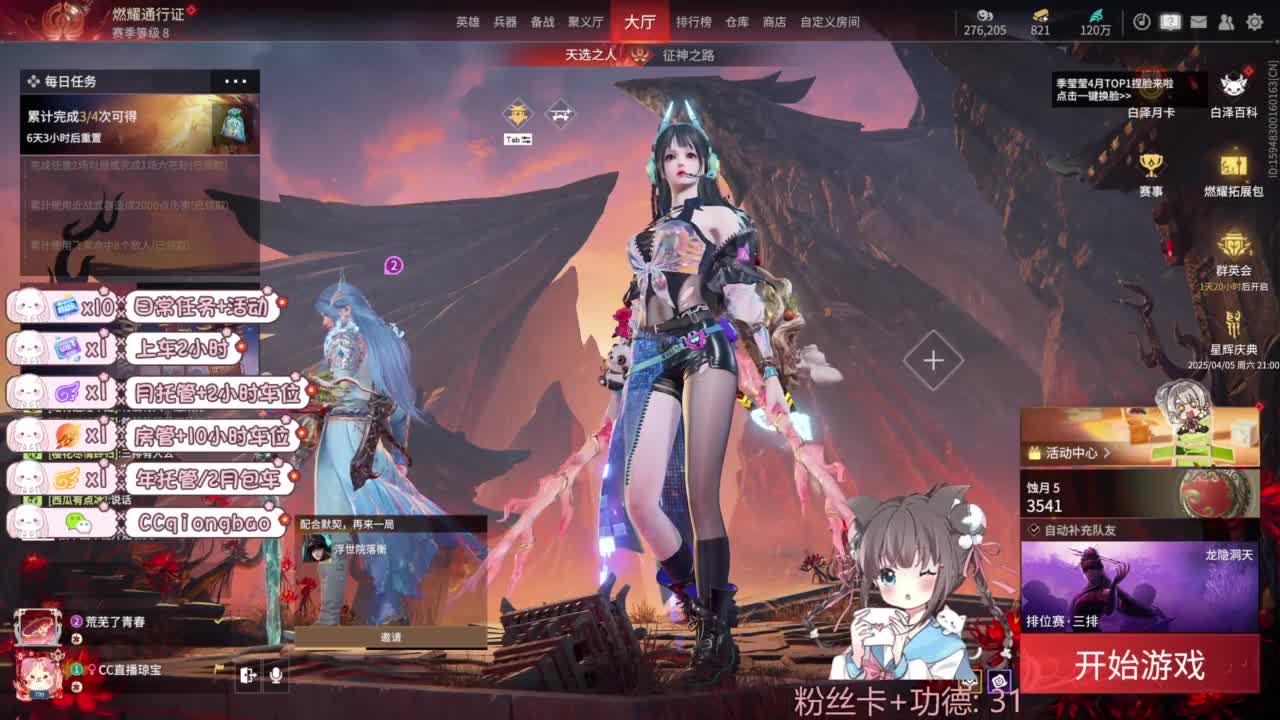This screenshot has height=720, width=1280.
Task: Switch to the 商店 tab
Action: click(775, 21)
